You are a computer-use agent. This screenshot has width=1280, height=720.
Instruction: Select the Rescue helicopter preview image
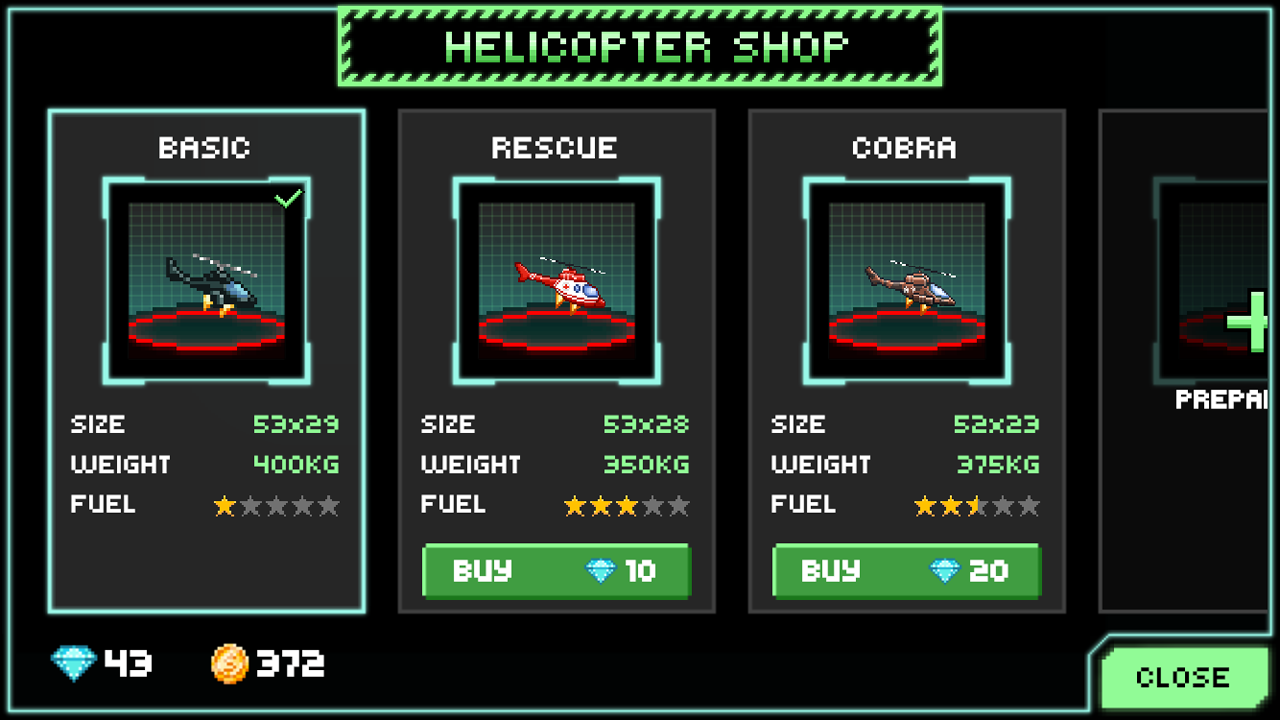coord(556,280)
